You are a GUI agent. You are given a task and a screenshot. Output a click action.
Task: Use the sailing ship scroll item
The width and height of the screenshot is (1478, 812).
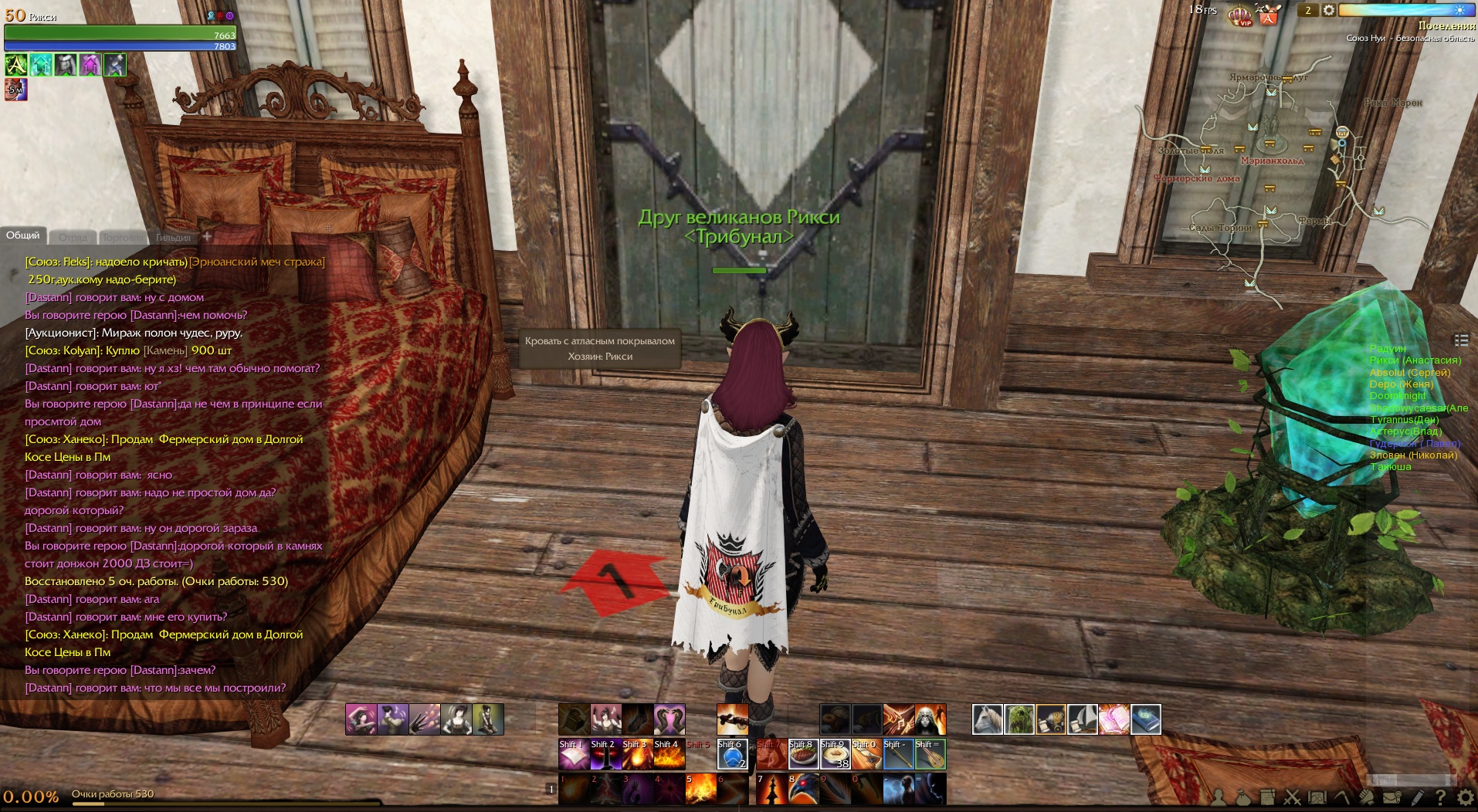click(1082, 719)
